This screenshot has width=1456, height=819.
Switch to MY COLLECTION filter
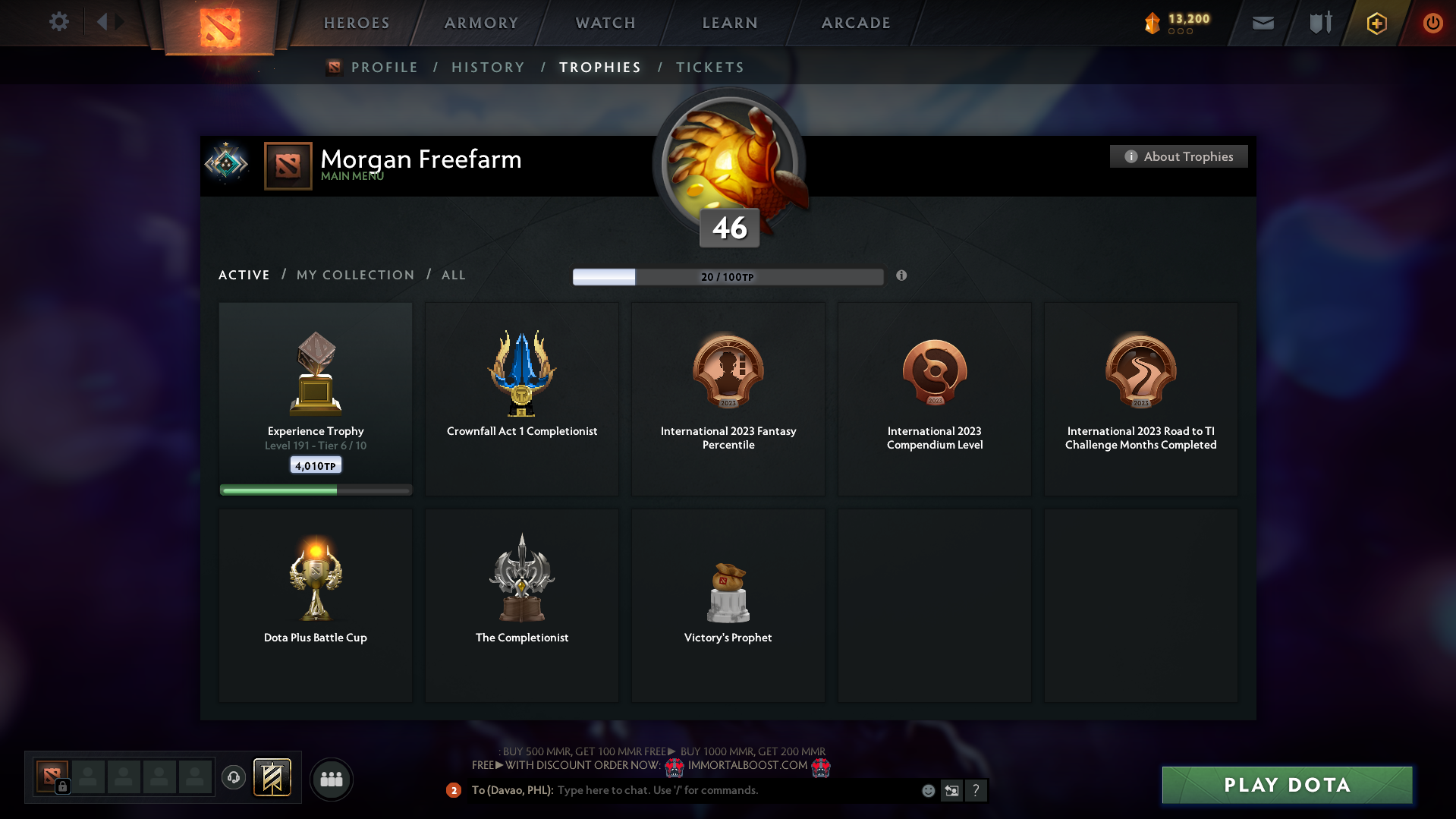[x=354, y=275]
